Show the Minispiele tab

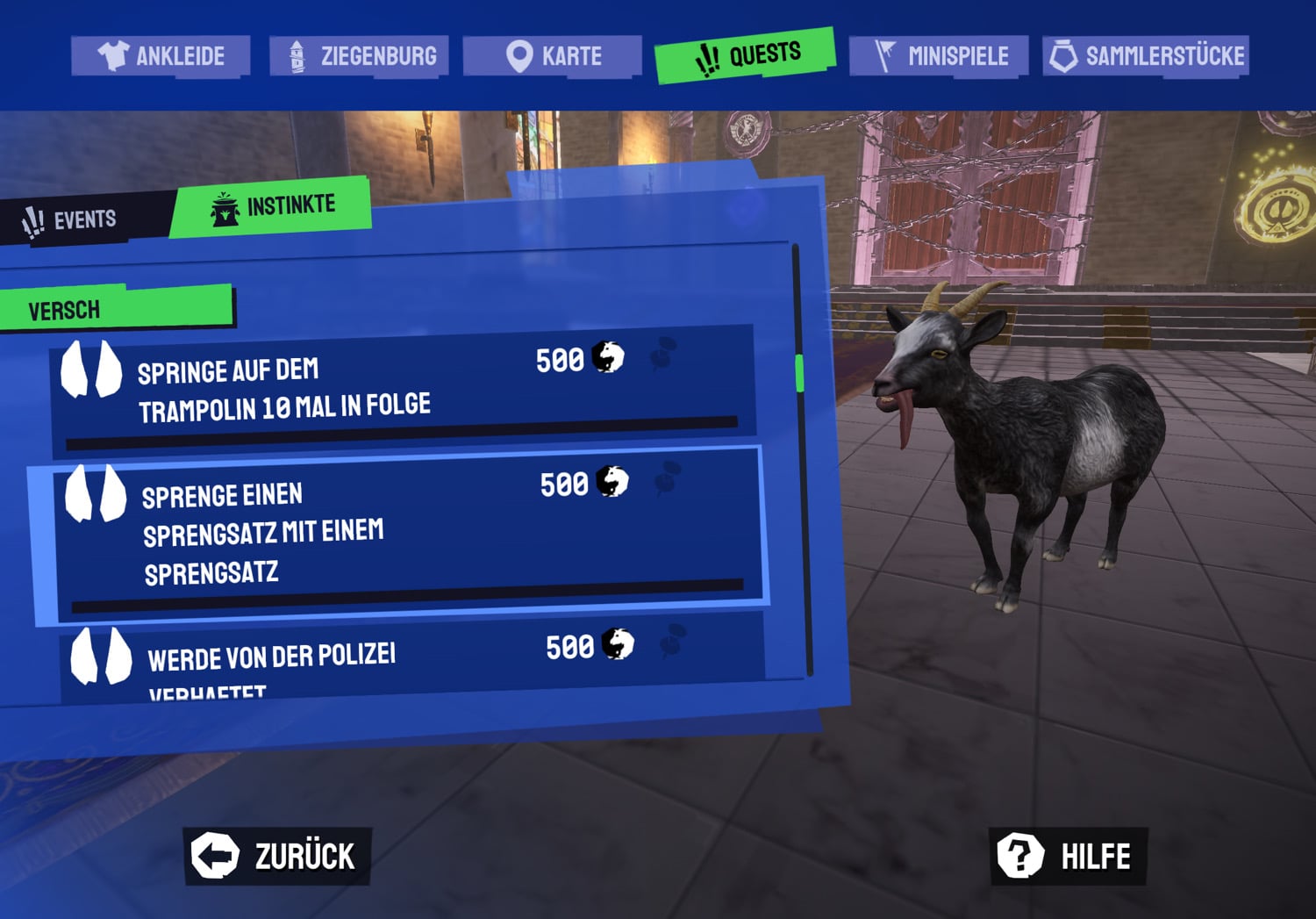click(x=939, y=56)
